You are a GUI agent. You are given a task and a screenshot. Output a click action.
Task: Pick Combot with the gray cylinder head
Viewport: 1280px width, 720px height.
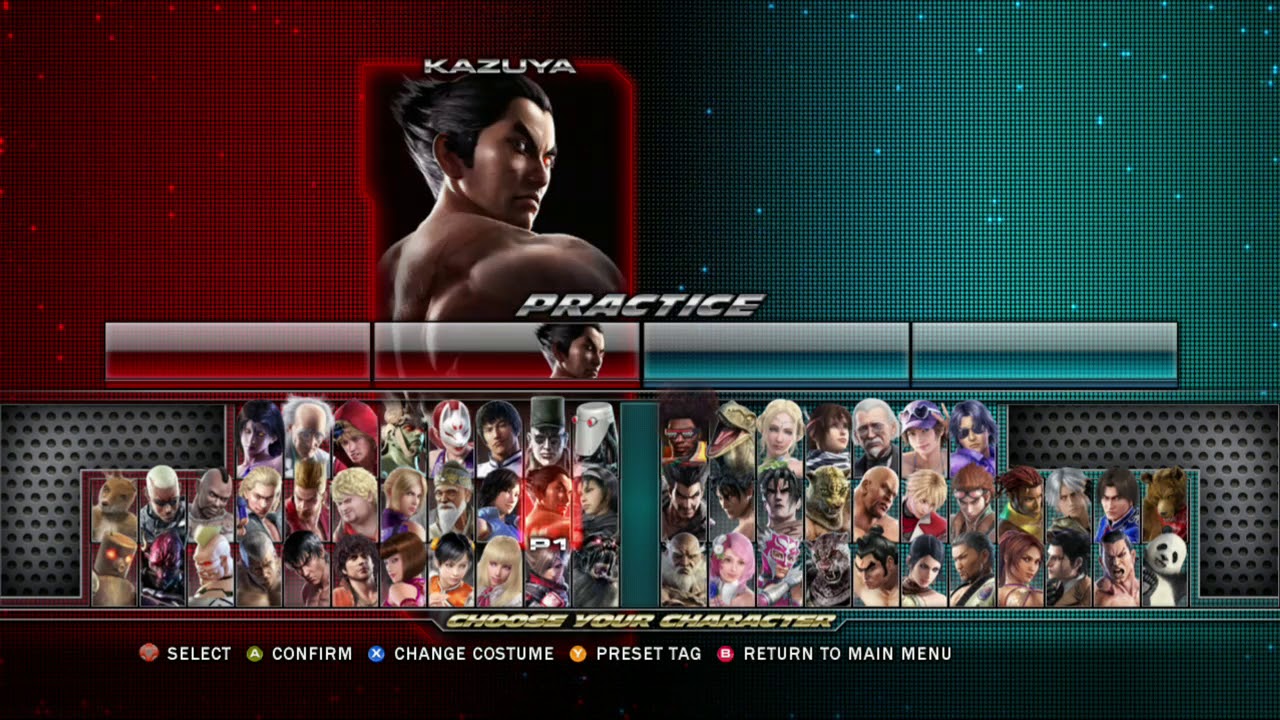596,437
